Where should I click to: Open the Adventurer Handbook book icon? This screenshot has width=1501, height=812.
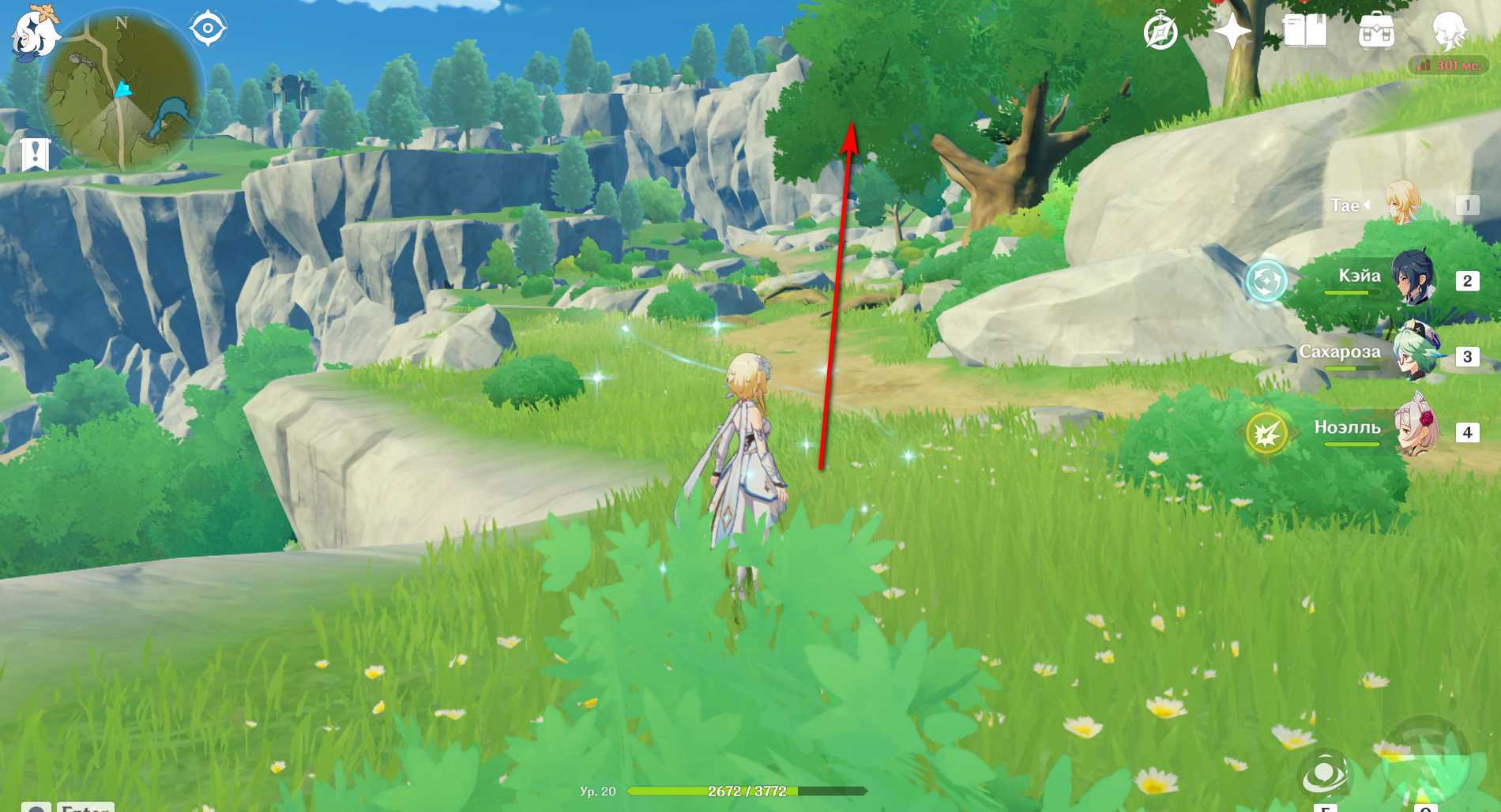click(x=1304, y=32)
